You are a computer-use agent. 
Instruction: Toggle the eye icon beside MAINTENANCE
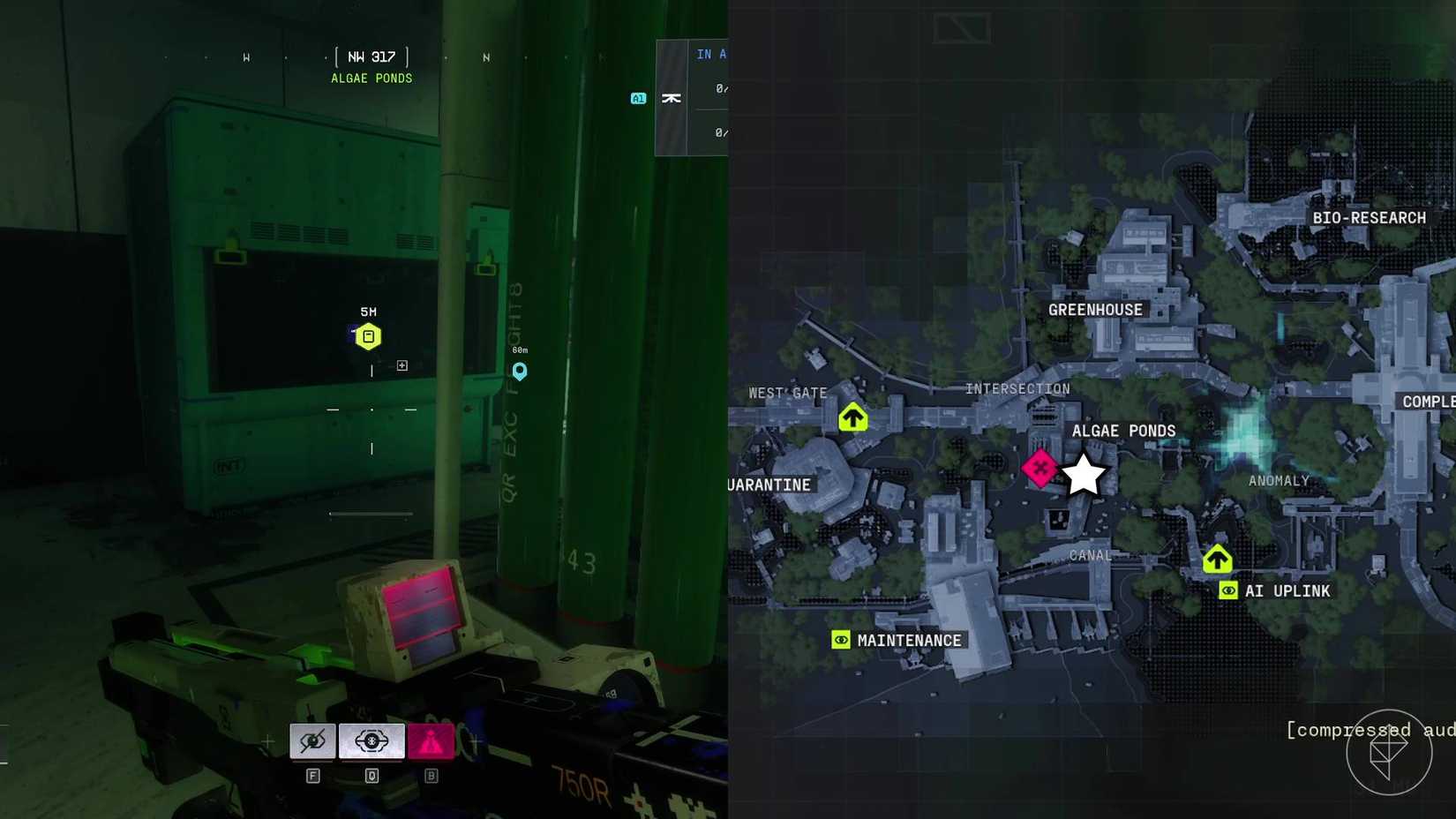tap(839, 639)
